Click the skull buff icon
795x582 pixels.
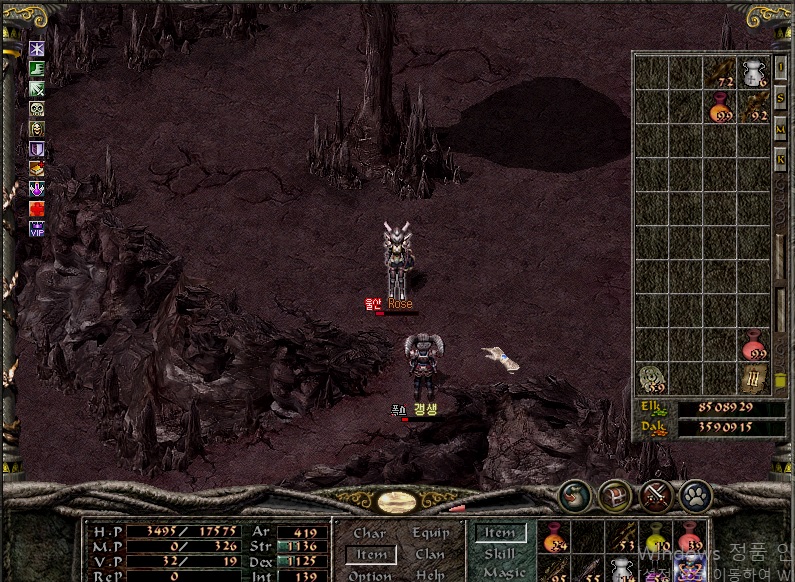pyautogui.click(x=37, y=109)
